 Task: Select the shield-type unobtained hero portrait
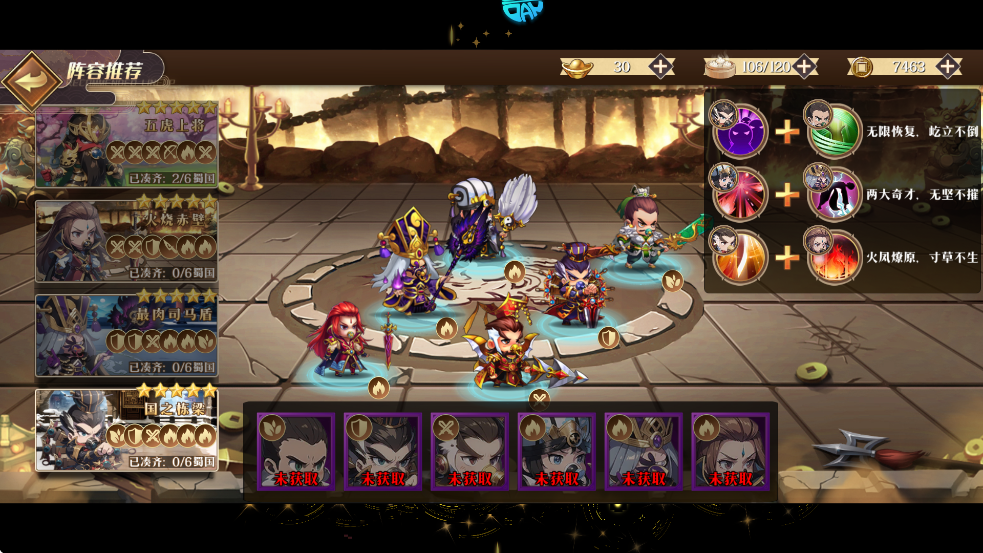pyautogui.click(x=382, y=452)
